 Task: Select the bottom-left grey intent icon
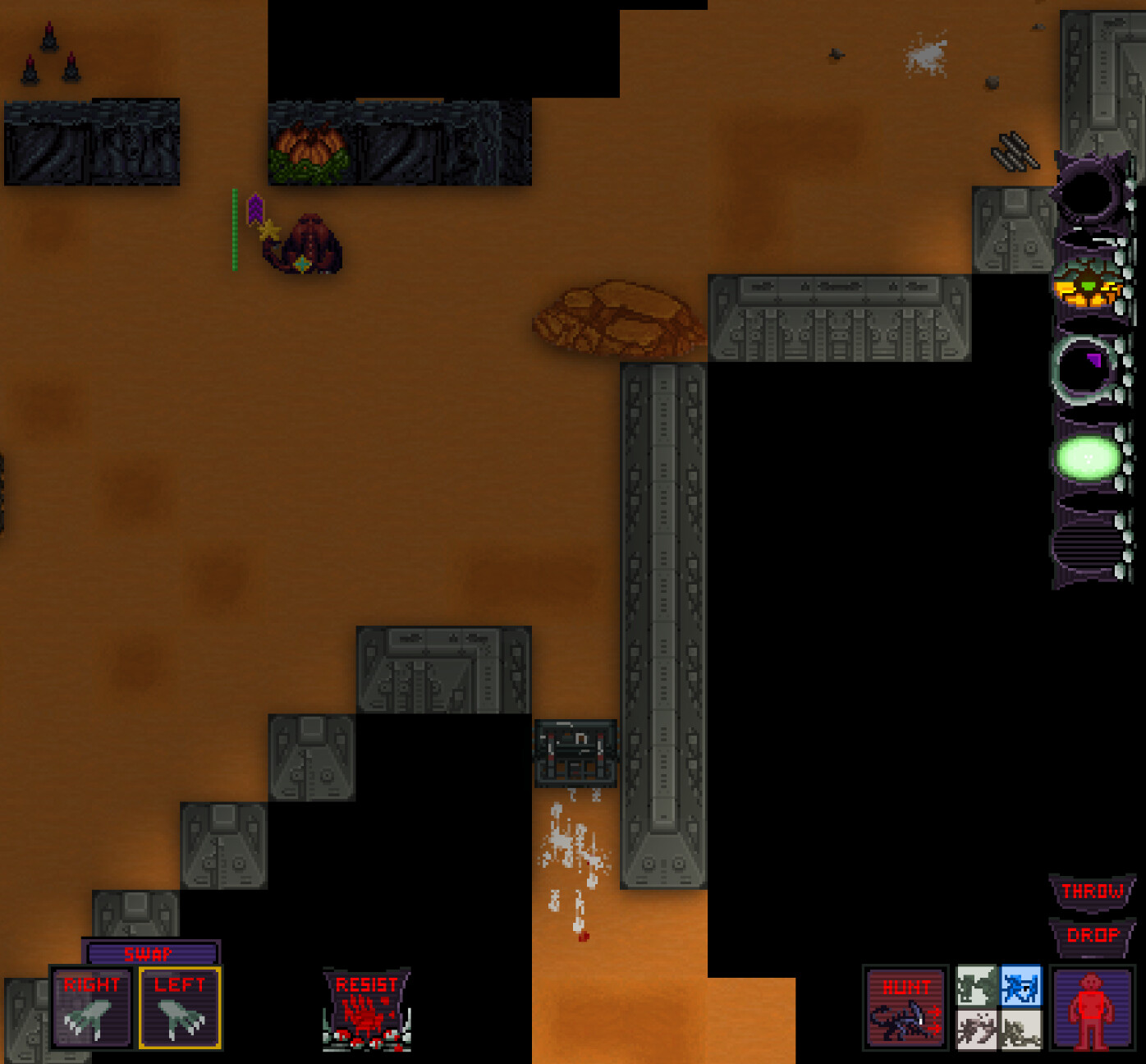(x=977, y=1030)
